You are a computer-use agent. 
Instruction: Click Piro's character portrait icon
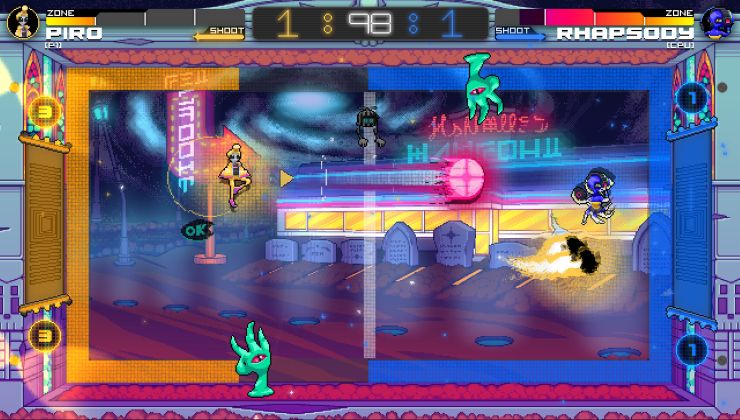tap(21, 24)
